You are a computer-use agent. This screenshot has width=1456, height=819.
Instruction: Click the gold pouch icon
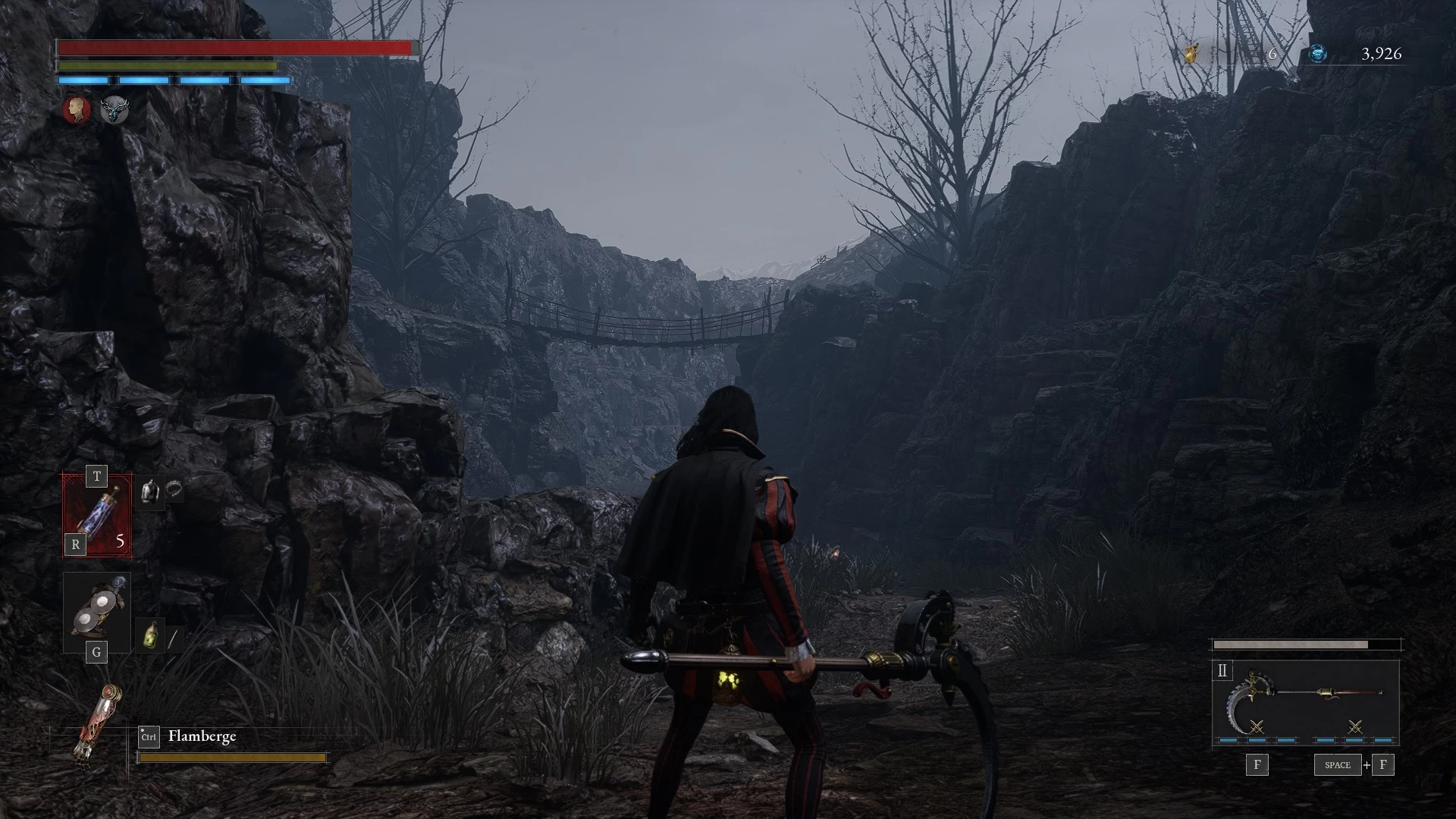(x=1191, y=53)
